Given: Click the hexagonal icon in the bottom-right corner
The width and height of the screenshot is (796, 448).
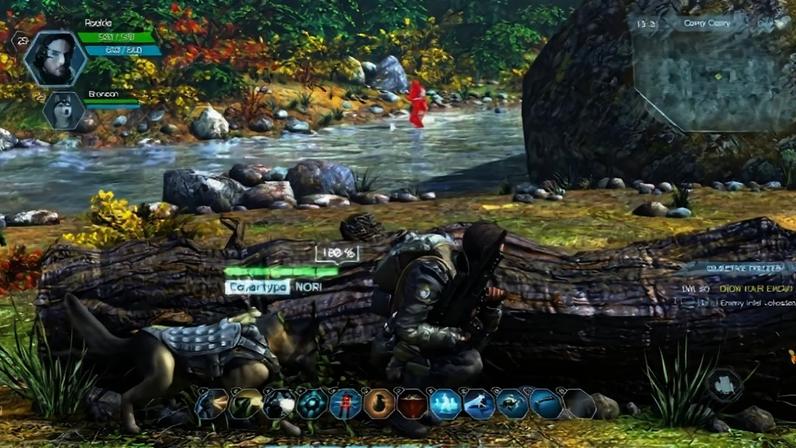Looking at the screenshot, I should point(724,385).
